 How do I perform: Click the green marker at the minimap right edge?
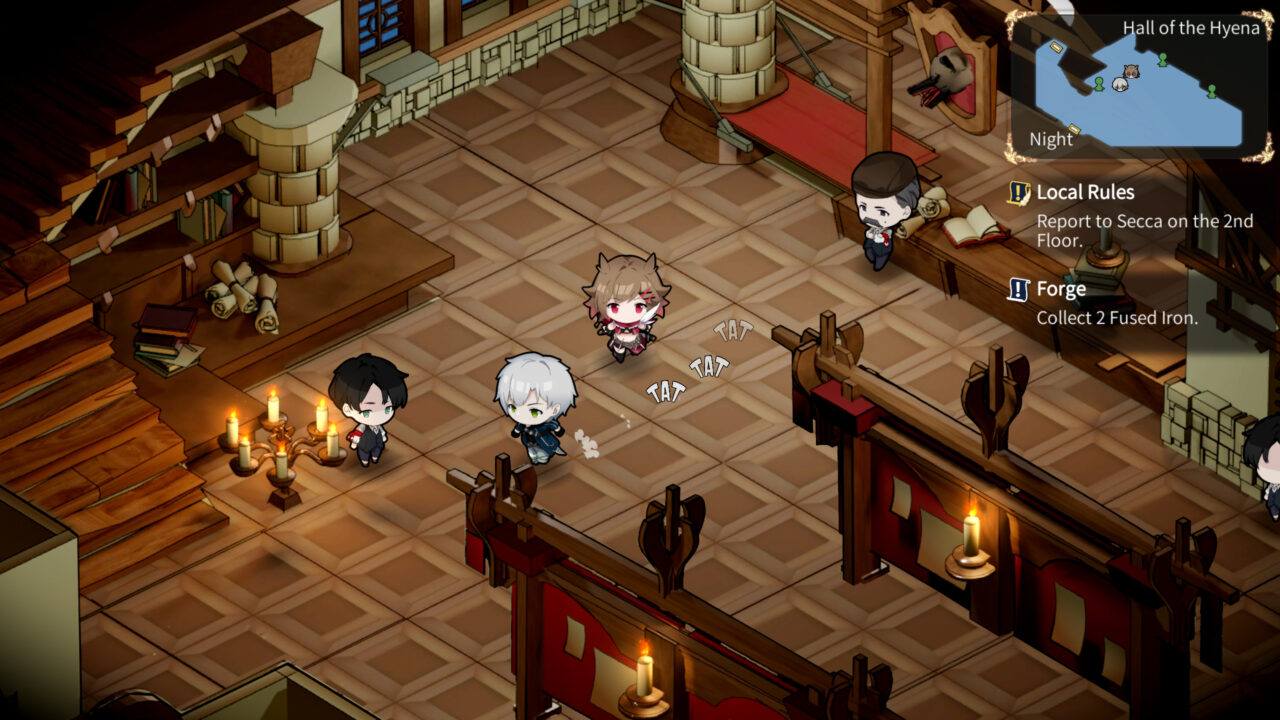(1211, 91)
